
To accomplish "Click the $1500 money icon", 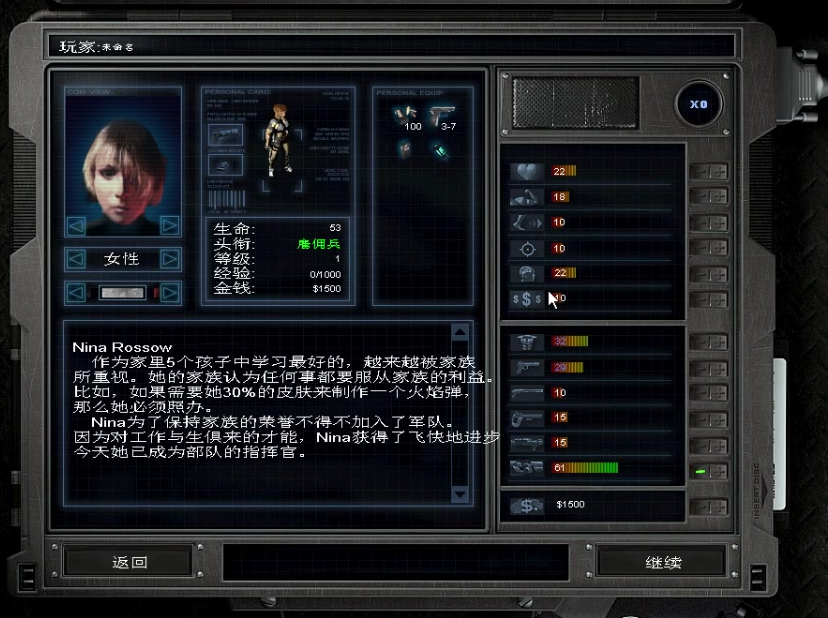I will [x=526, y=506].
